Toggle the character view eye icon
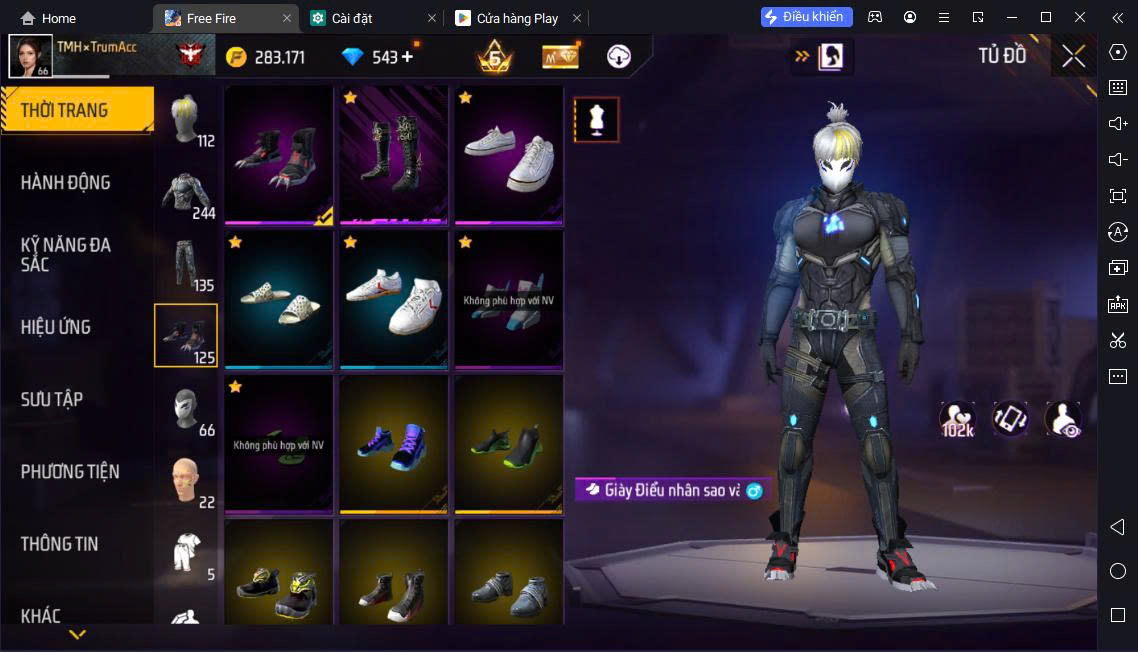Viewport: 1138px width, 652px height. coord(1063,419)
